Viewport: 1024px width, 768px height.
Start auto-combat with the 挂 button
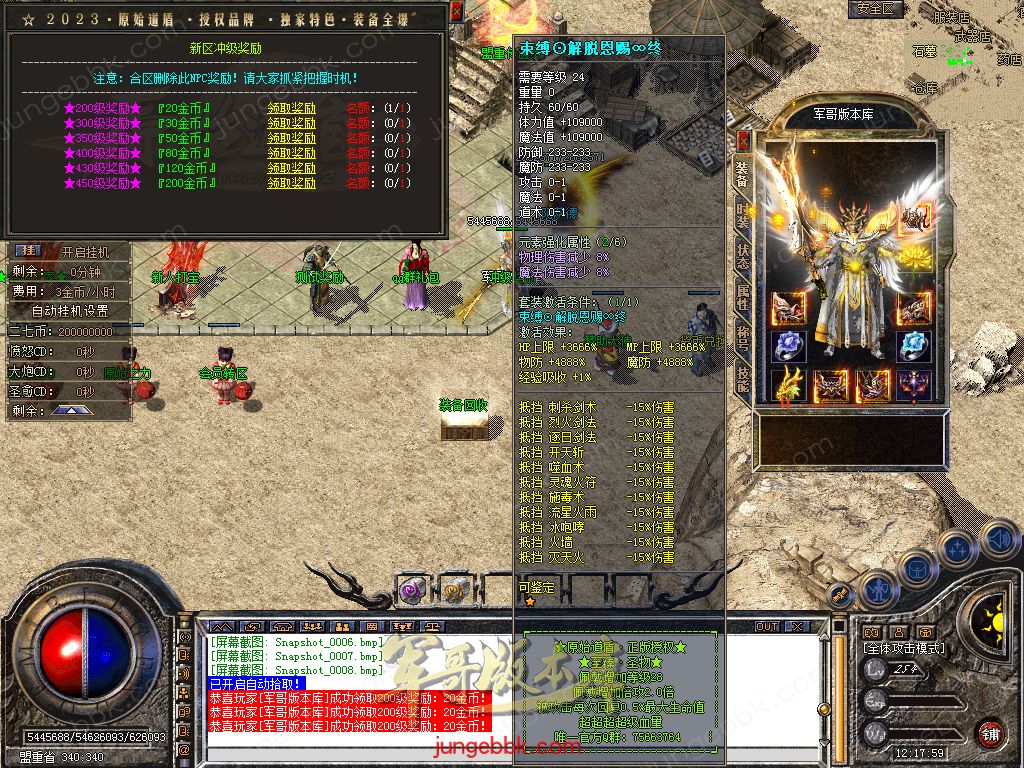tap(29, 251)
